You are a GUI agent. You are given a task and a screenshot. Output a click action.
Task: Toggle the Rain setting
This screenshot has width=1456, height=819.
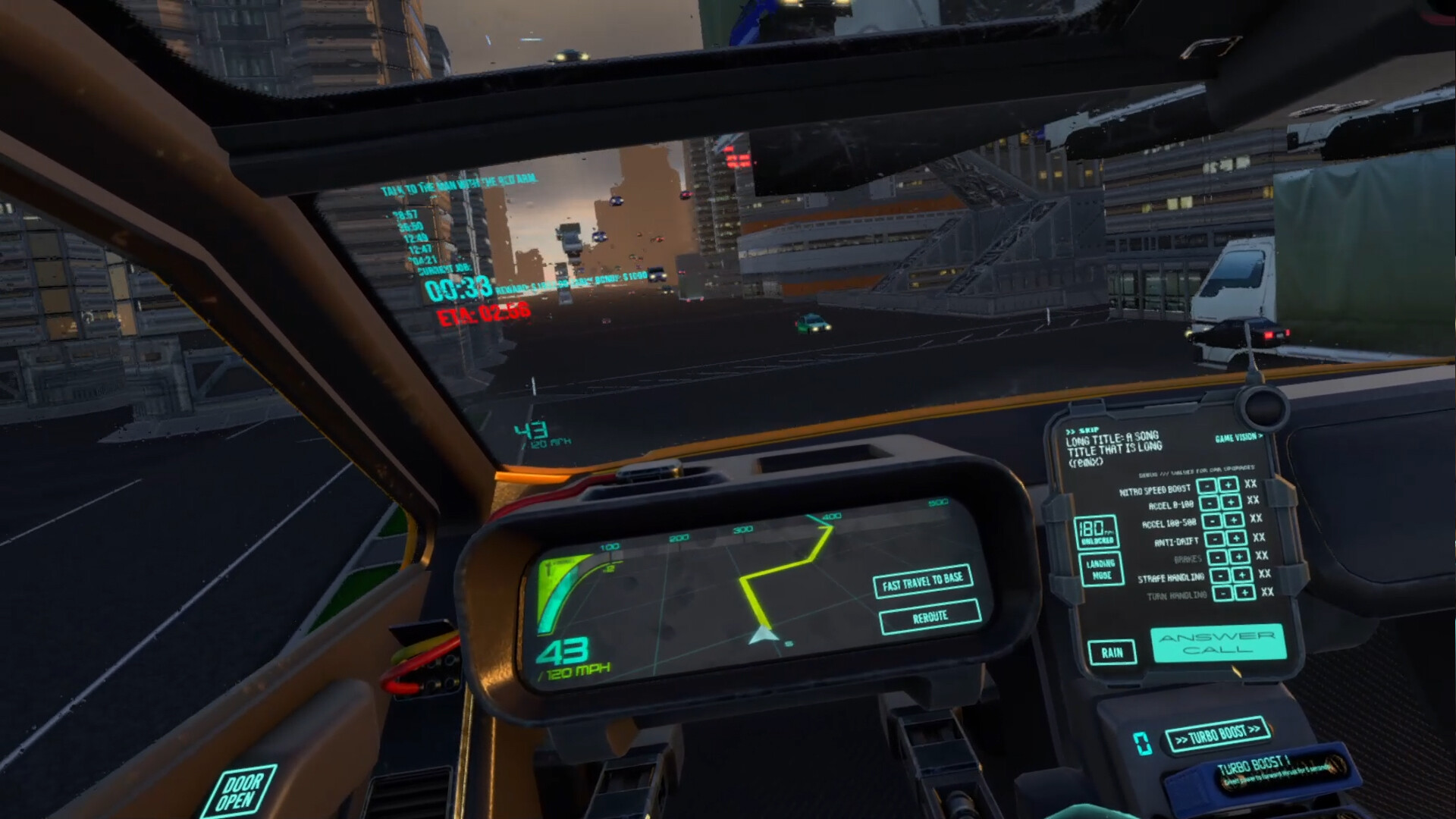(1111, 652)
